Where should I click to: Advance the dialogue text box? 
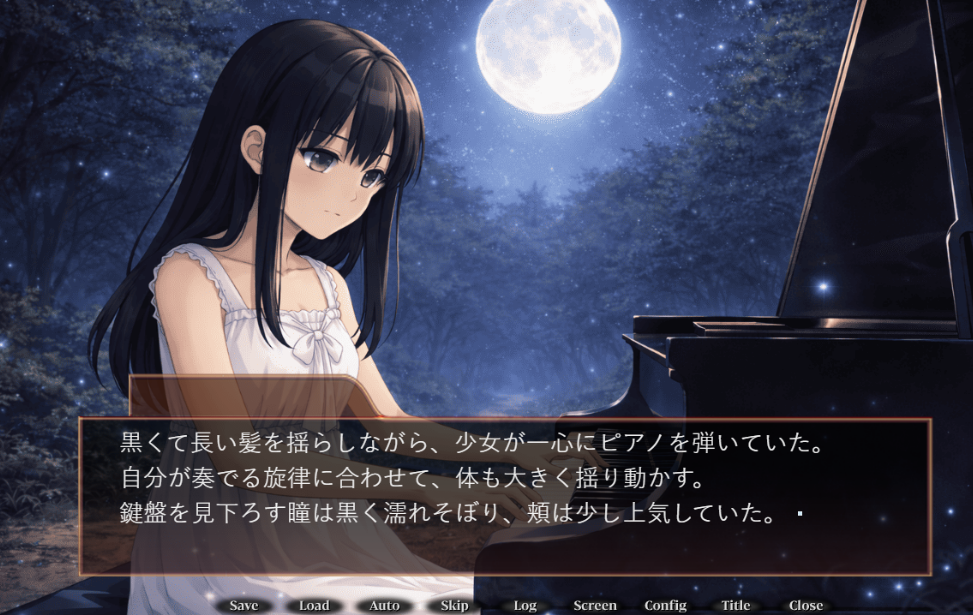click(505, 495)
